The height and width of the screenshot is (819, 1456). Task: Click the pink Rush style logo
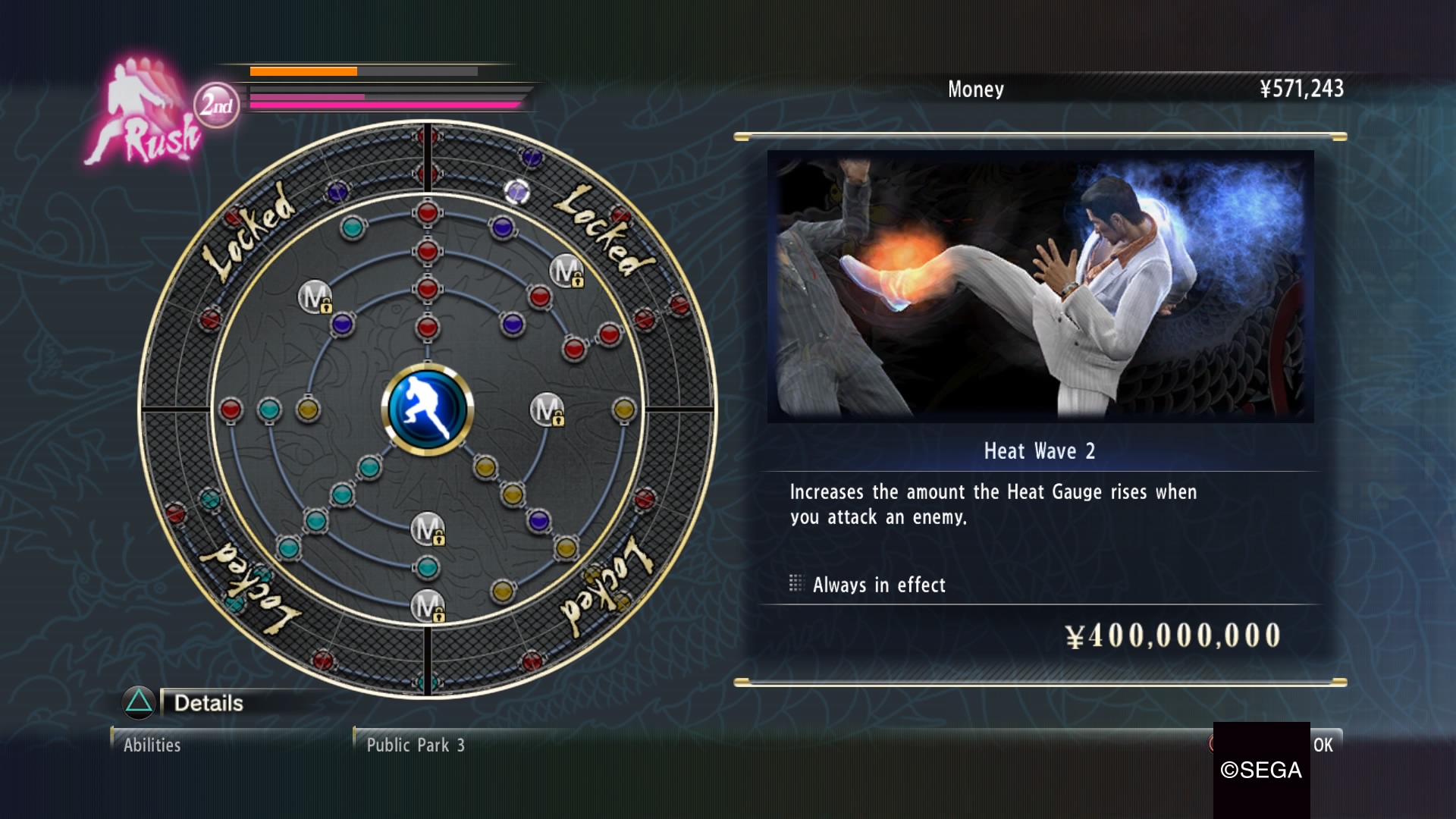(143, 114)
